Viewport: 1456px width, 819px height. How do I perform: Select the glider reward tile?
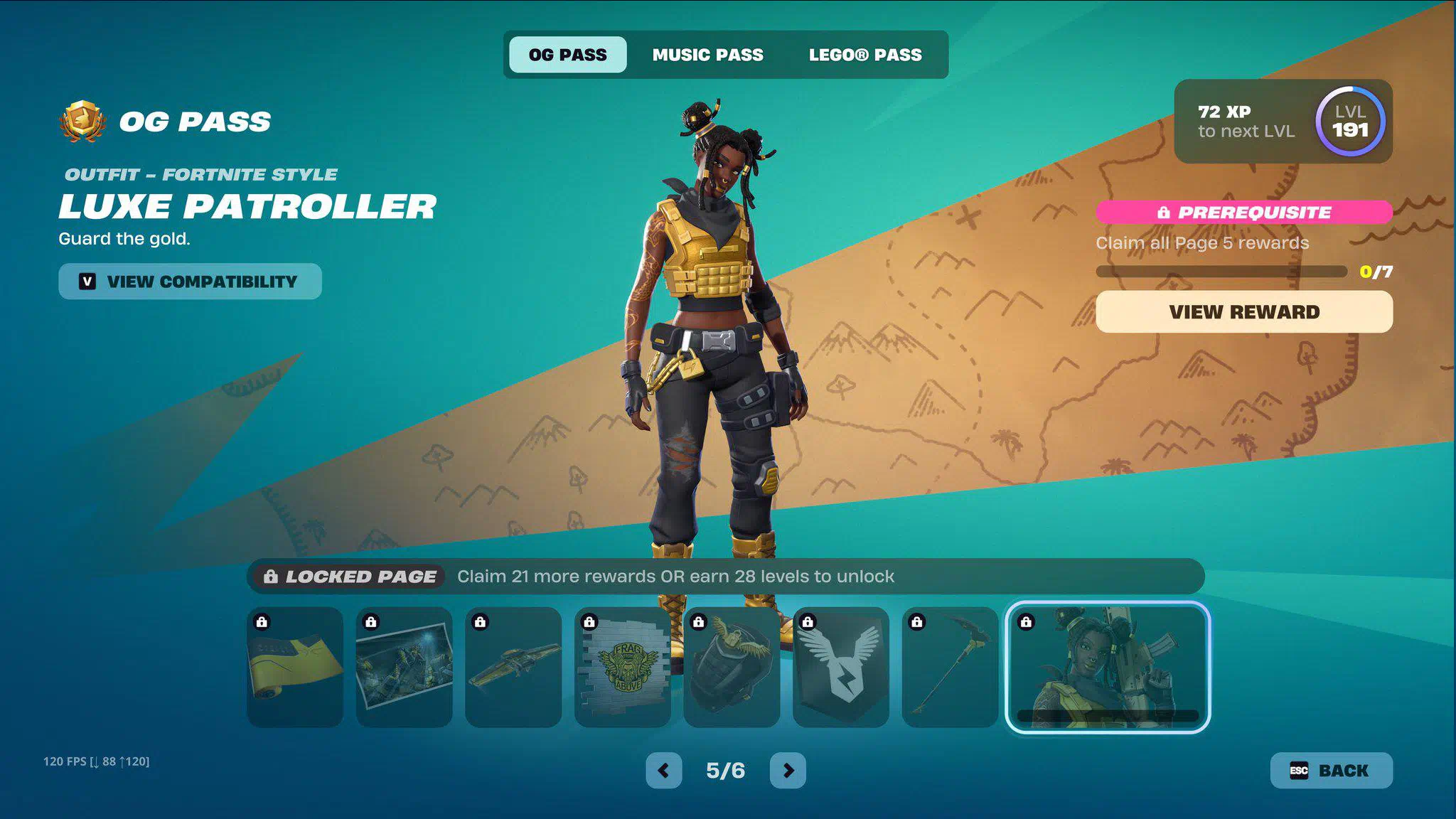tap(513, 667)
